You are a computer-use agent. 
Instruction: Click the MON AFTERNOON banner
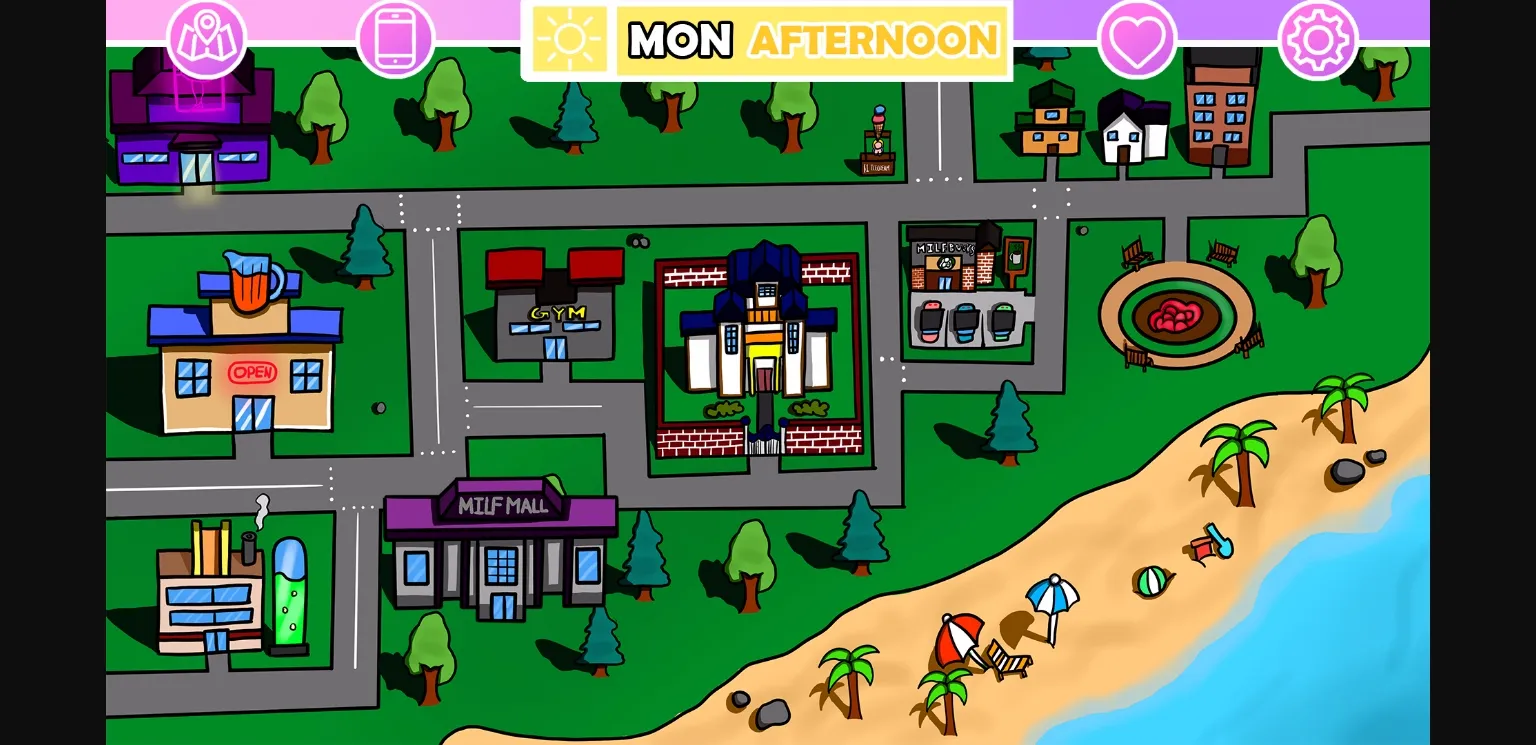[x=810, y=40]
